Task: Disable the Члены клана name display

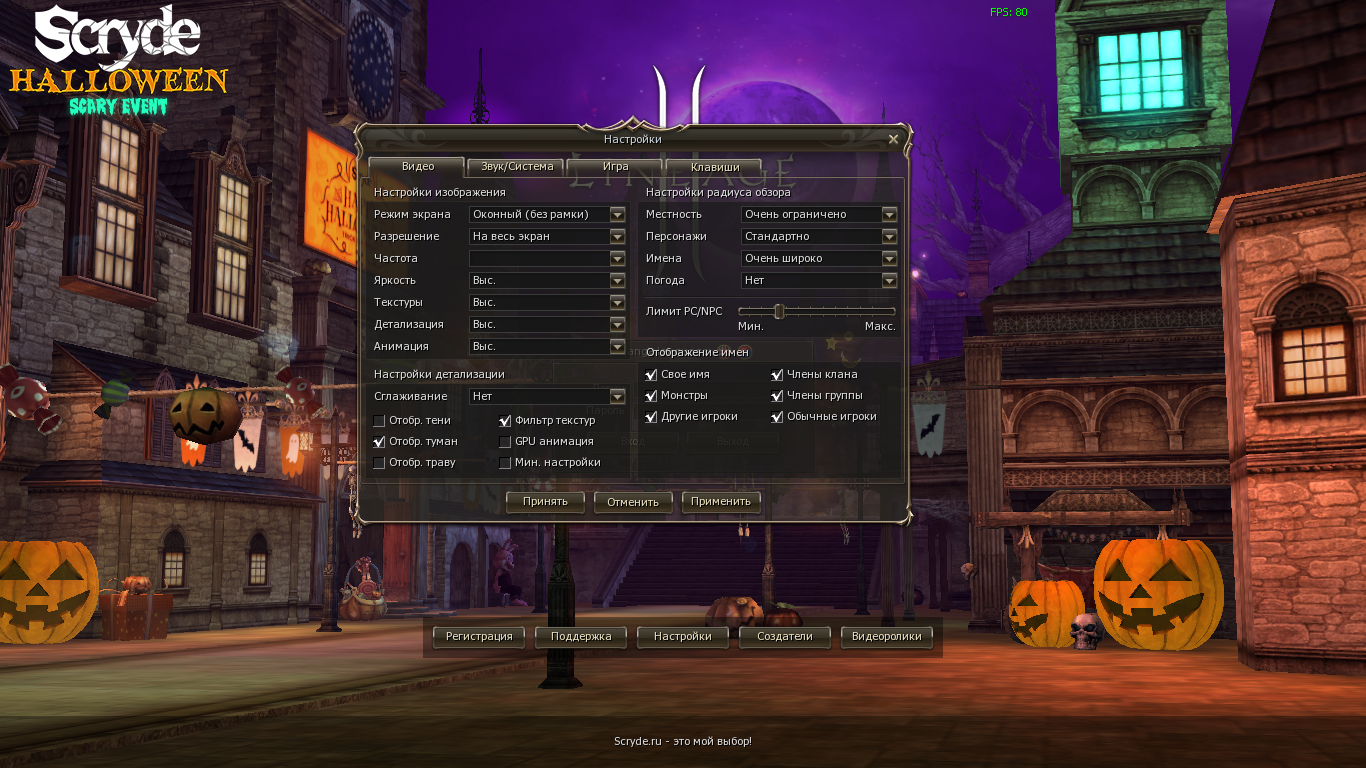Action: [x=777, y=374]
